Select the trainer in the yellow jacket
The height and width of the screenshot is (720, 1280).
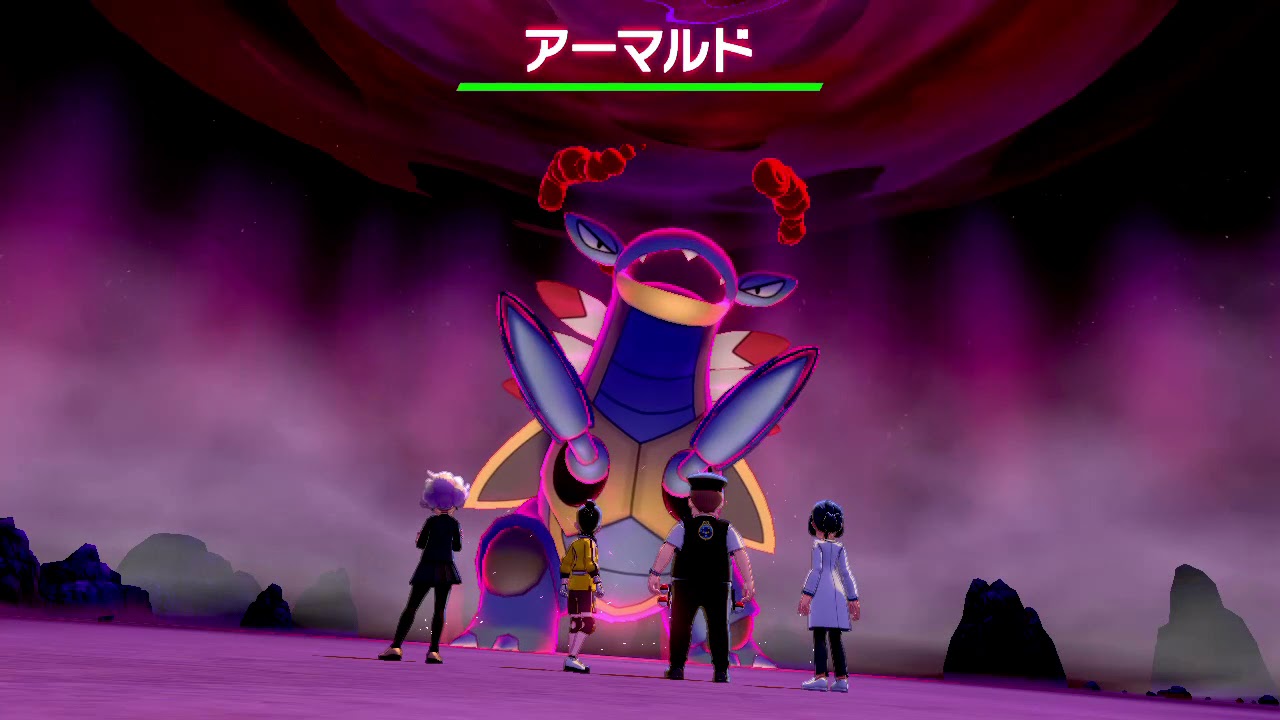pos(582,560)
